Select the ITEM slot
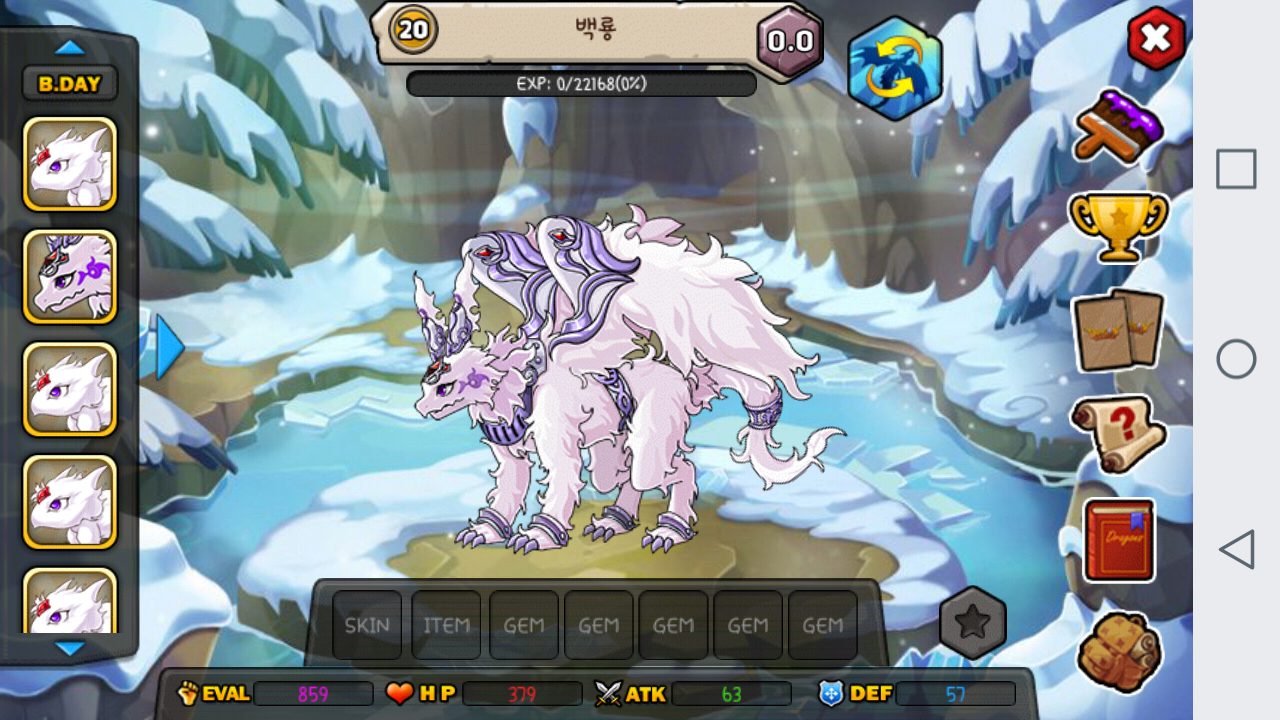Screen dimensions: 1280x720 446,625
